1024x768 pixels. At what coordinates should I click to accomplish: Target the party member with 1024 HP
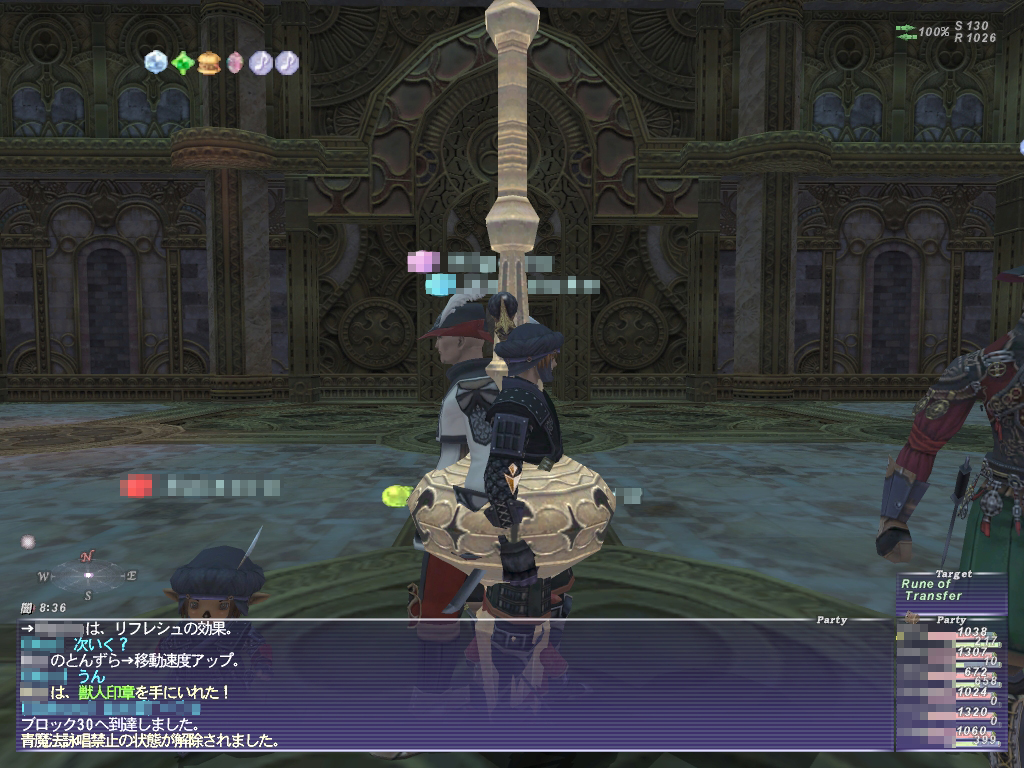tap(950, 694)
